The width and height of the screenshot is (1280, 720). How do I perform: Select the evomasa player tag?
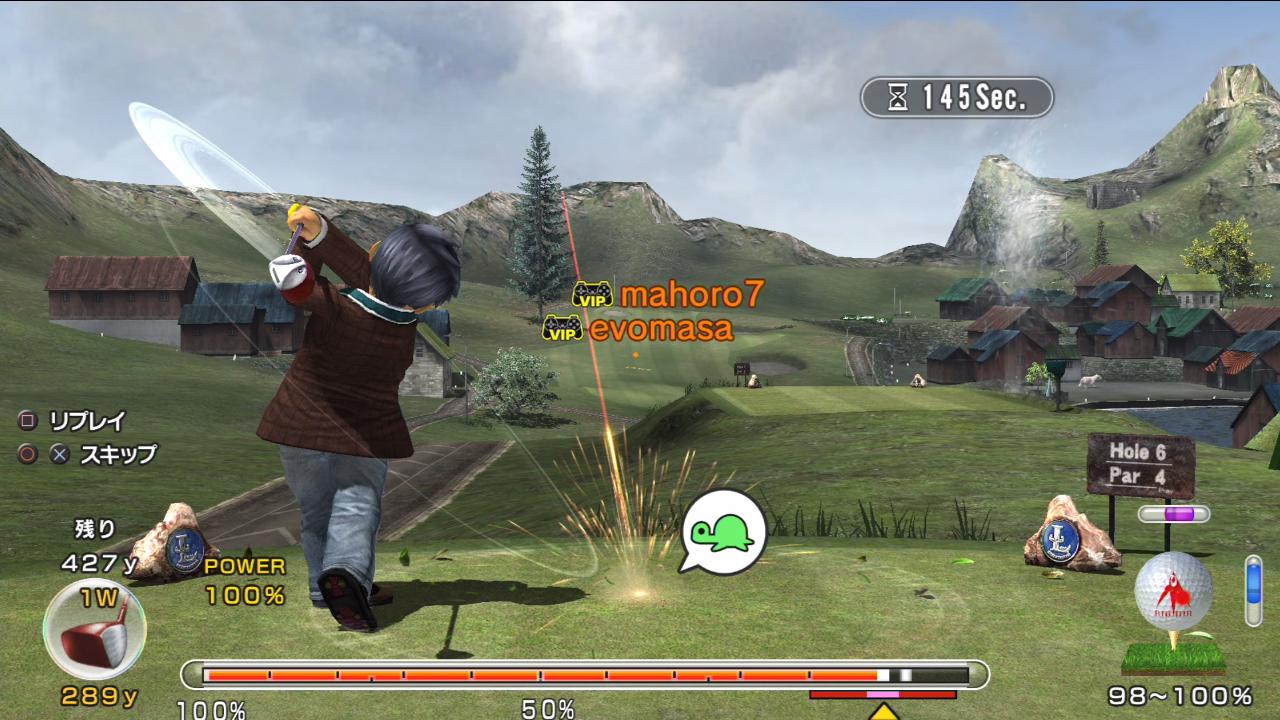coord(638,328)
